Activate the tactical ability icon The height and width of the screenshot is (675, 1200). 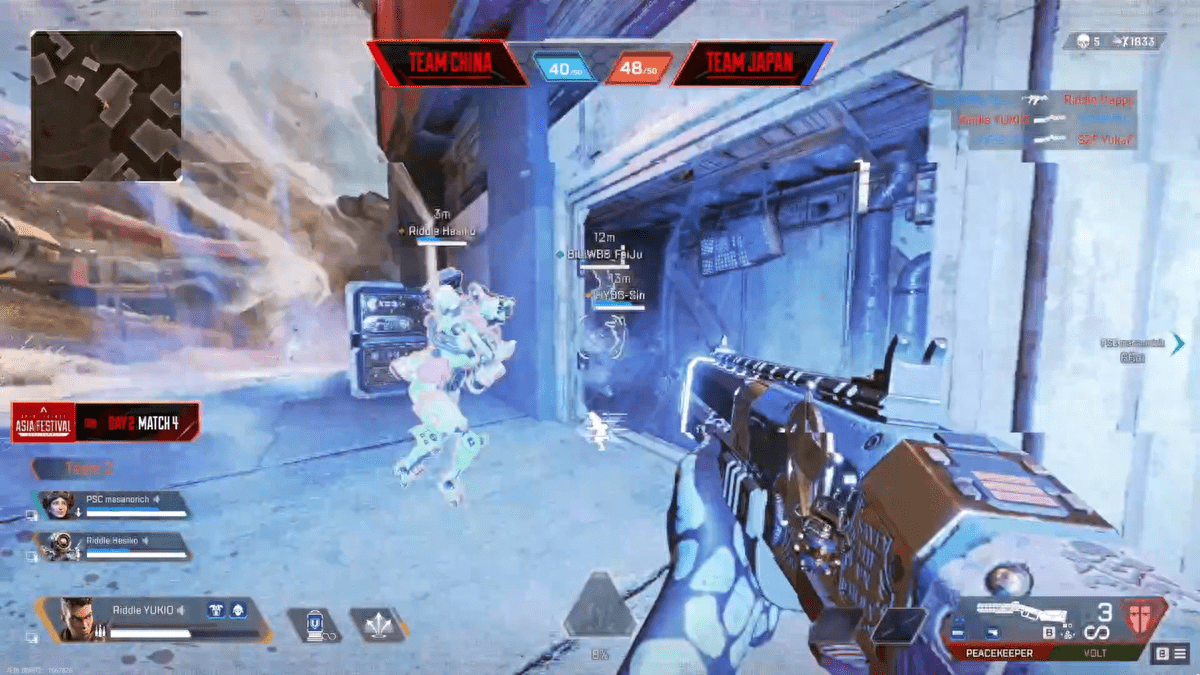pos(315,625)
